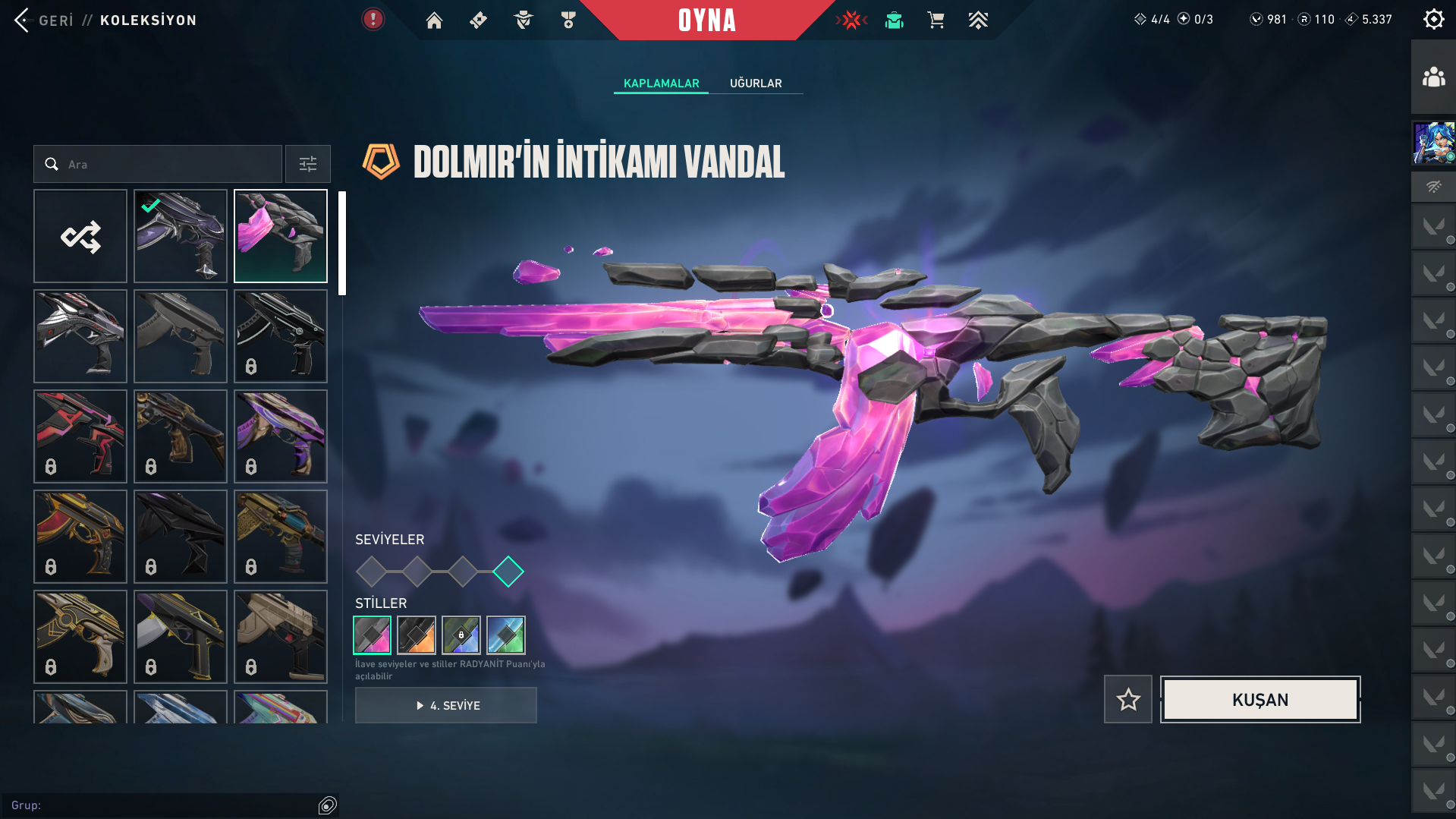Click the red alert notification icon
This screenshot has height=819, width=1456.
click(373, 19)
